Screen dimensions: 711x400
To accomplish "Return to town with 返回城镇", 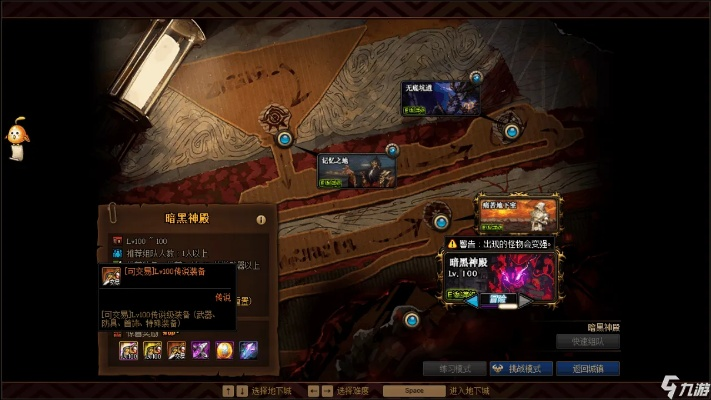I will tap(594, 368).
